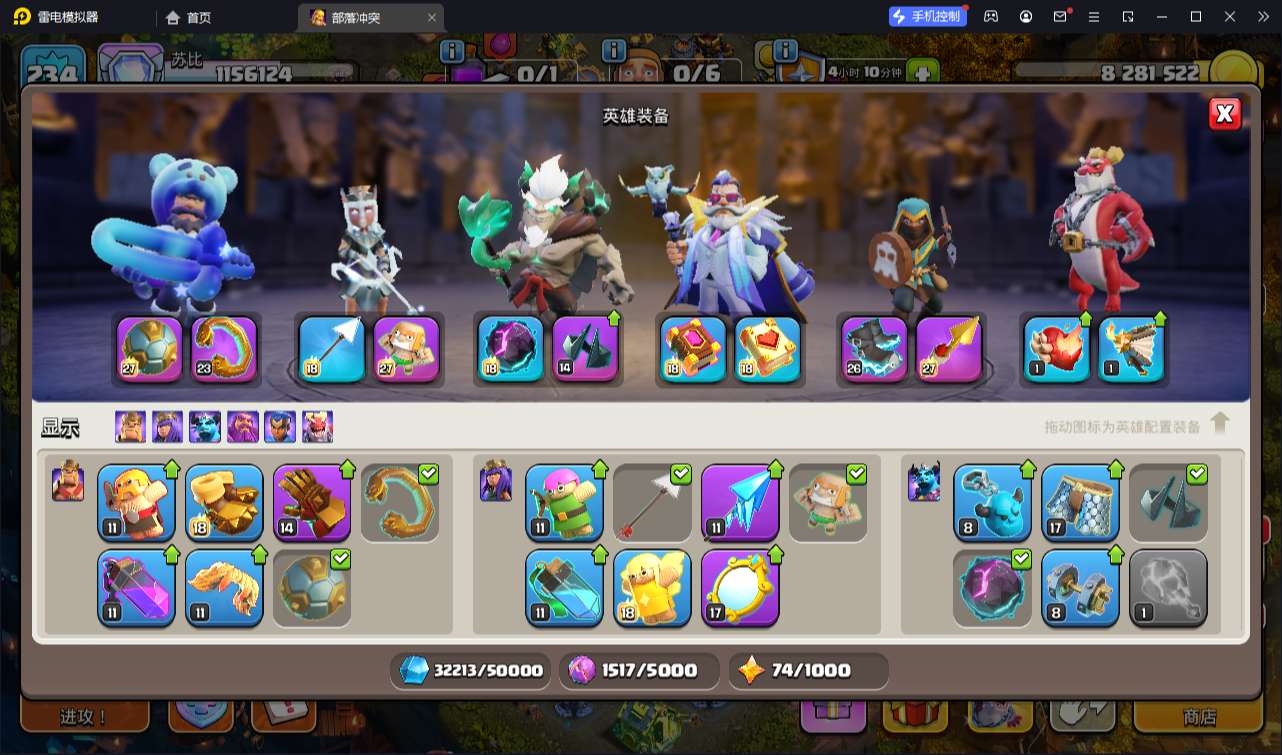Open the 首页 home tab
Viewport: 1282px width, 755px height.
[x=189, y=17]
